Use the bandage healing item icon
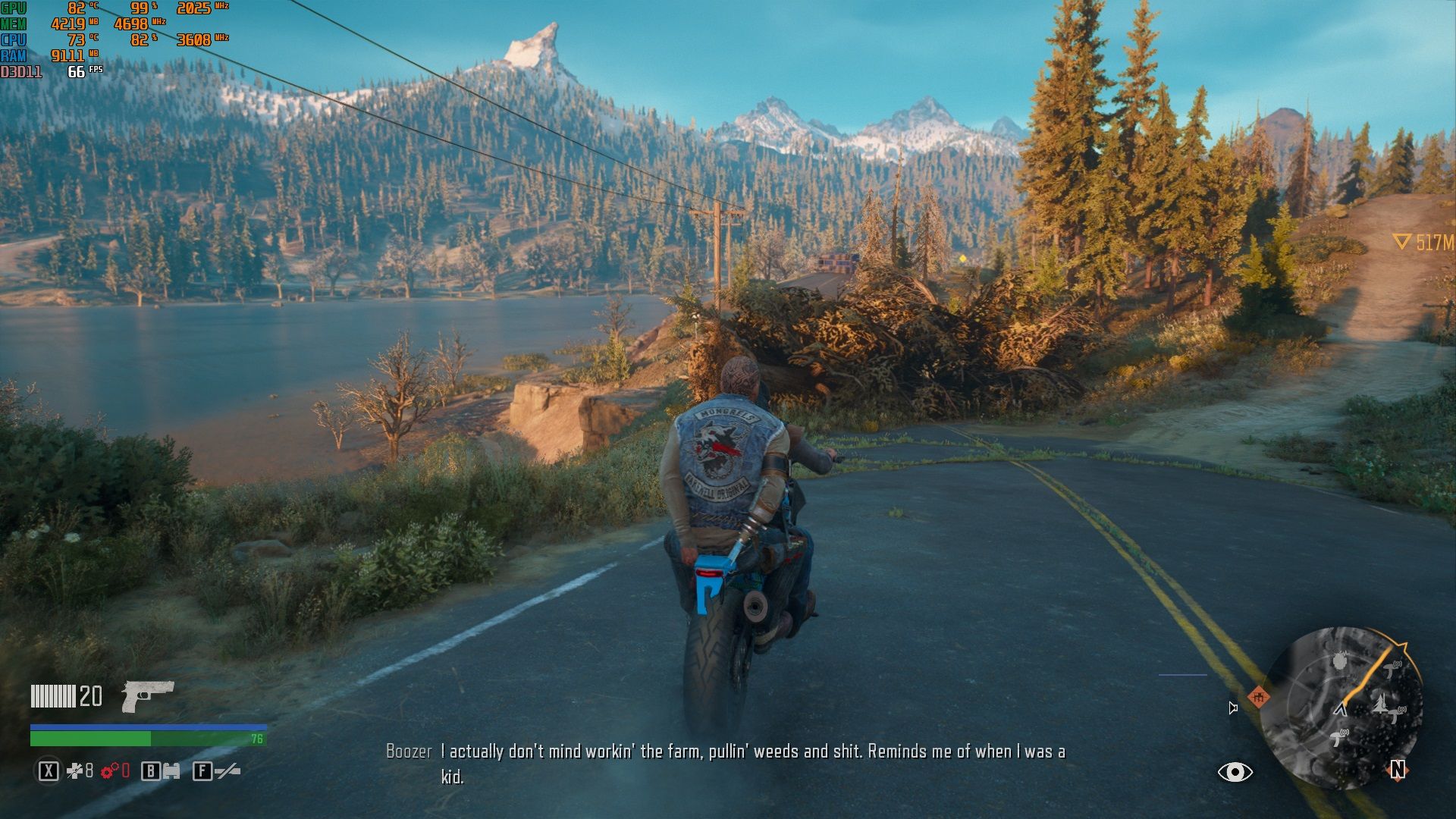 pyautogui.click(x=74, y=771)
